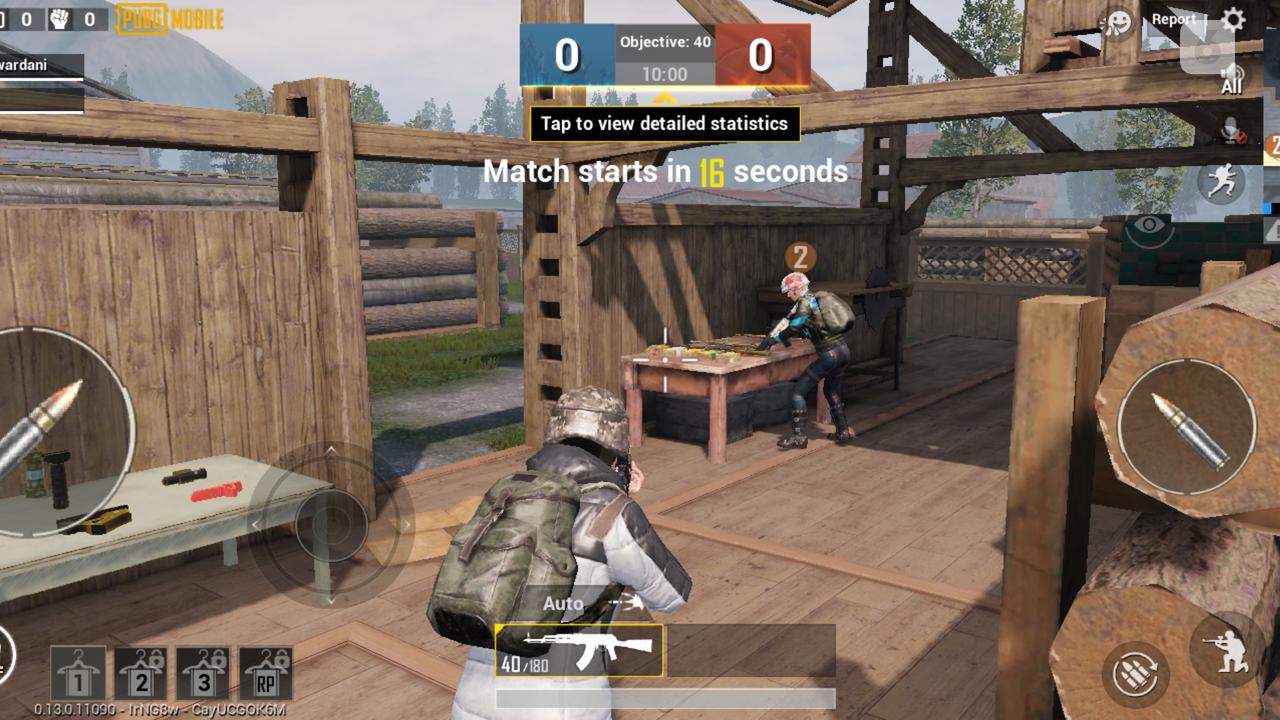Tap the reload bullets icon
The width and height of the screenshot is (1280, 720).
click(x=1137, y=672)
